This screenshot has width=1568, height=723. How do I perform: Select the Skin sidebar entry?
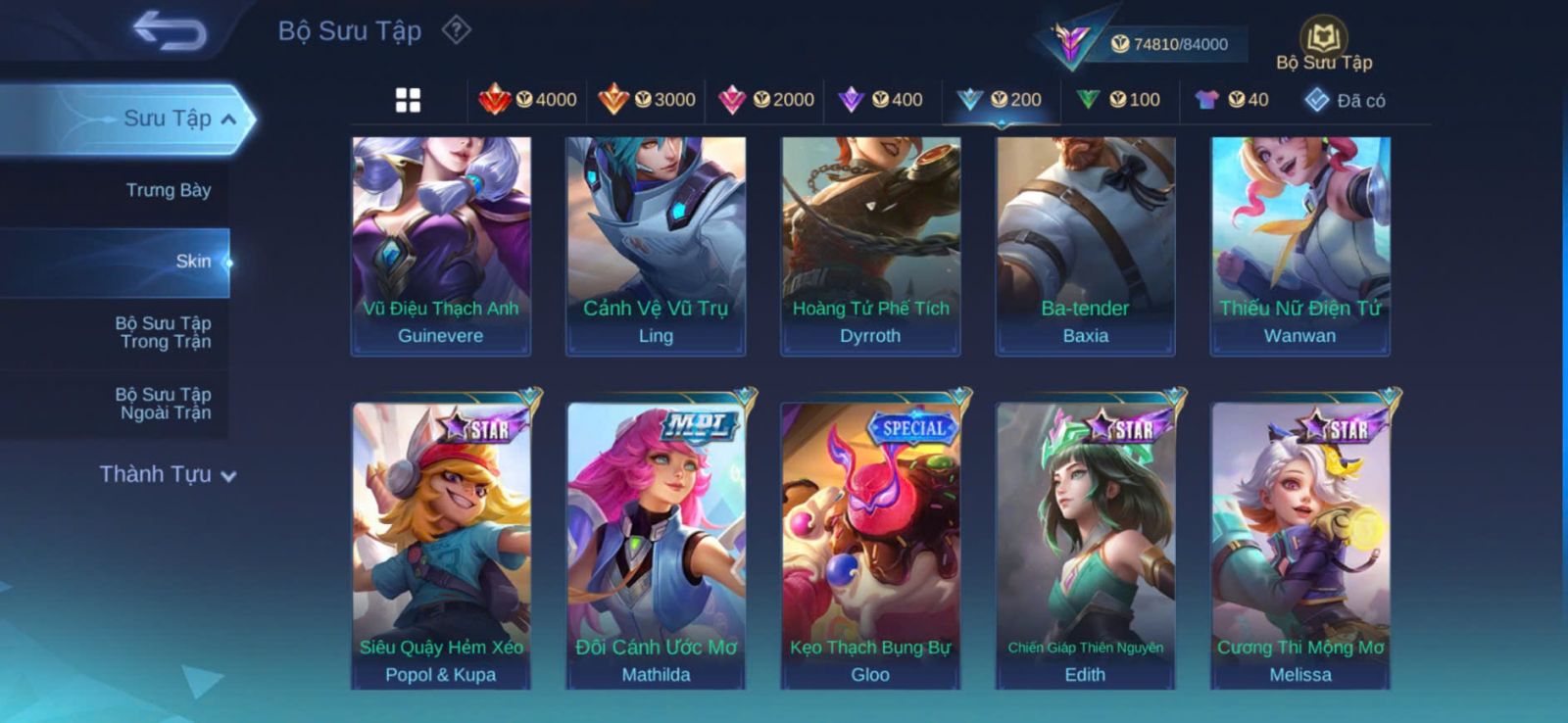point(192,262)
